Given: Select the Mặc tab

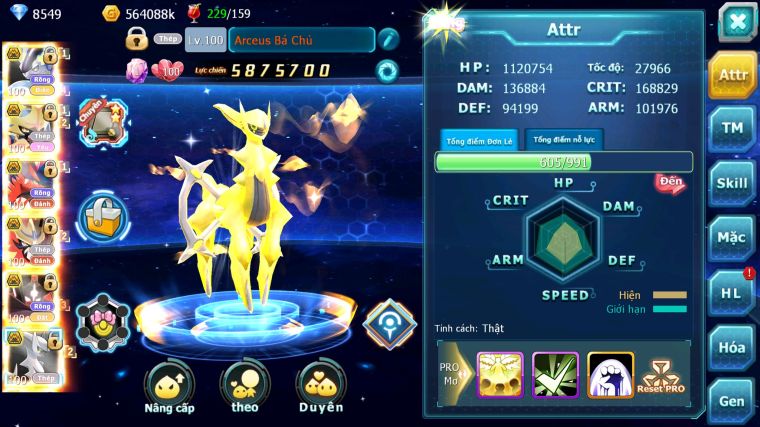Looking at the screenshot, I should (x=733, y=238).
